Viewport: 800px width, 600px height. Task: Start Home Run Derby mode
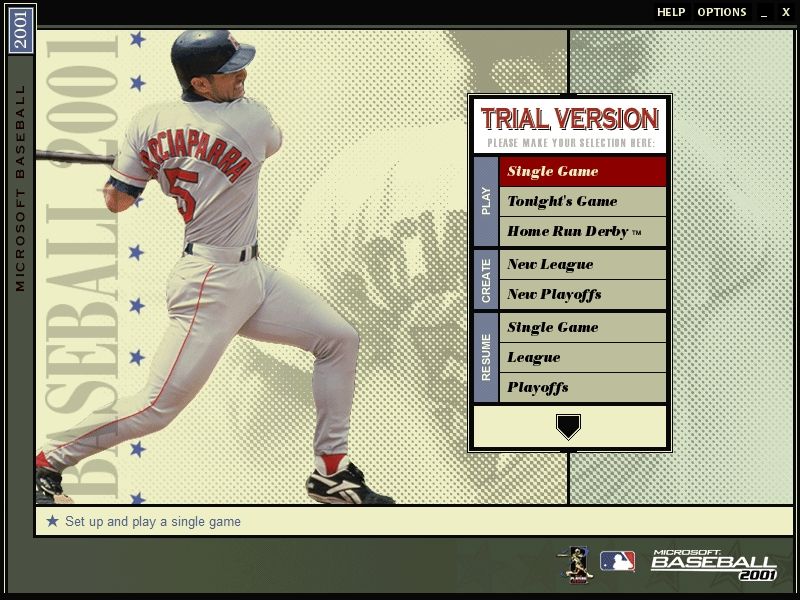tap(582, 231)
